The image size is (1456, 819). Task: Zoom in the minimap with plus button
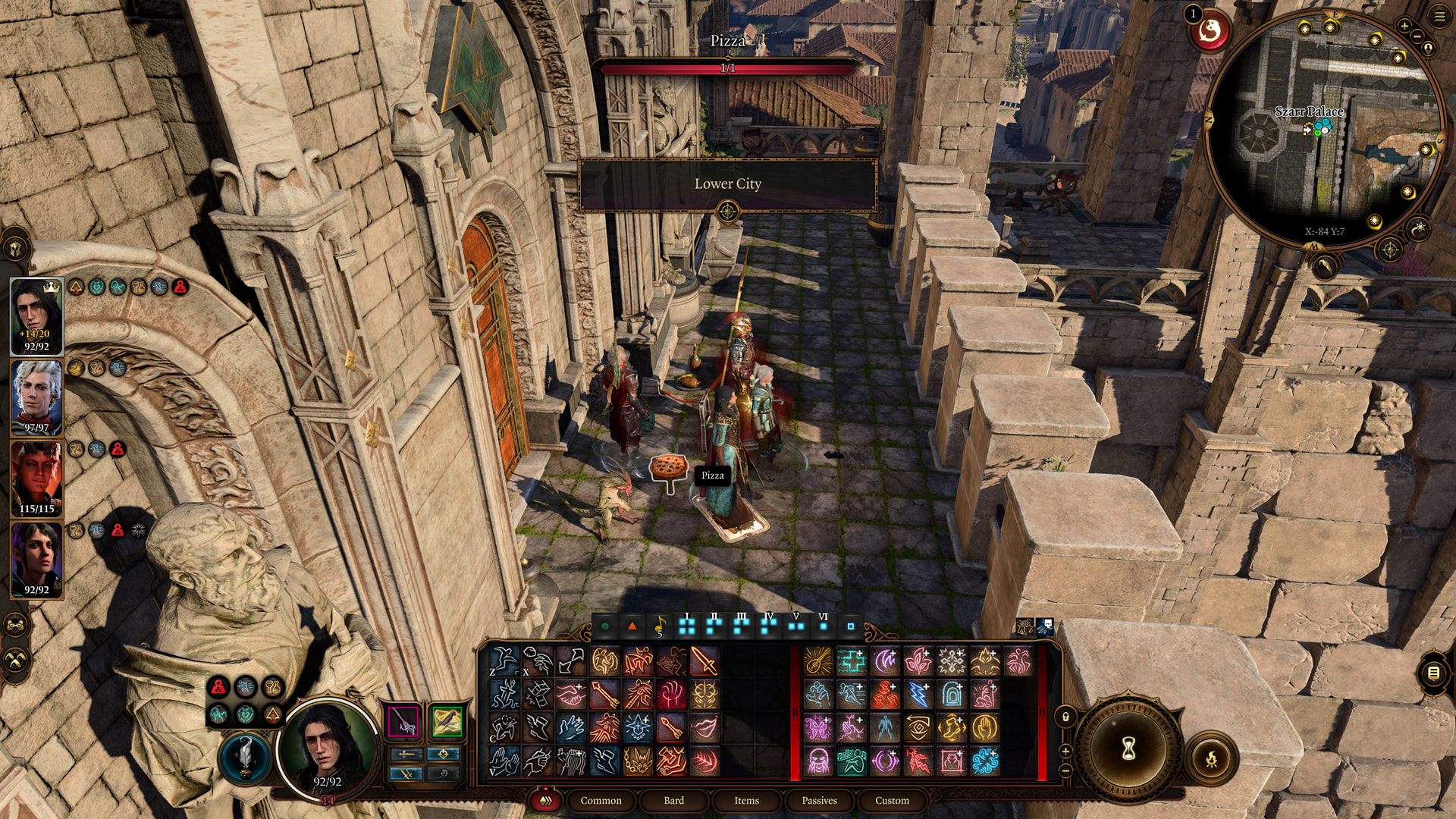(1404, 26)
